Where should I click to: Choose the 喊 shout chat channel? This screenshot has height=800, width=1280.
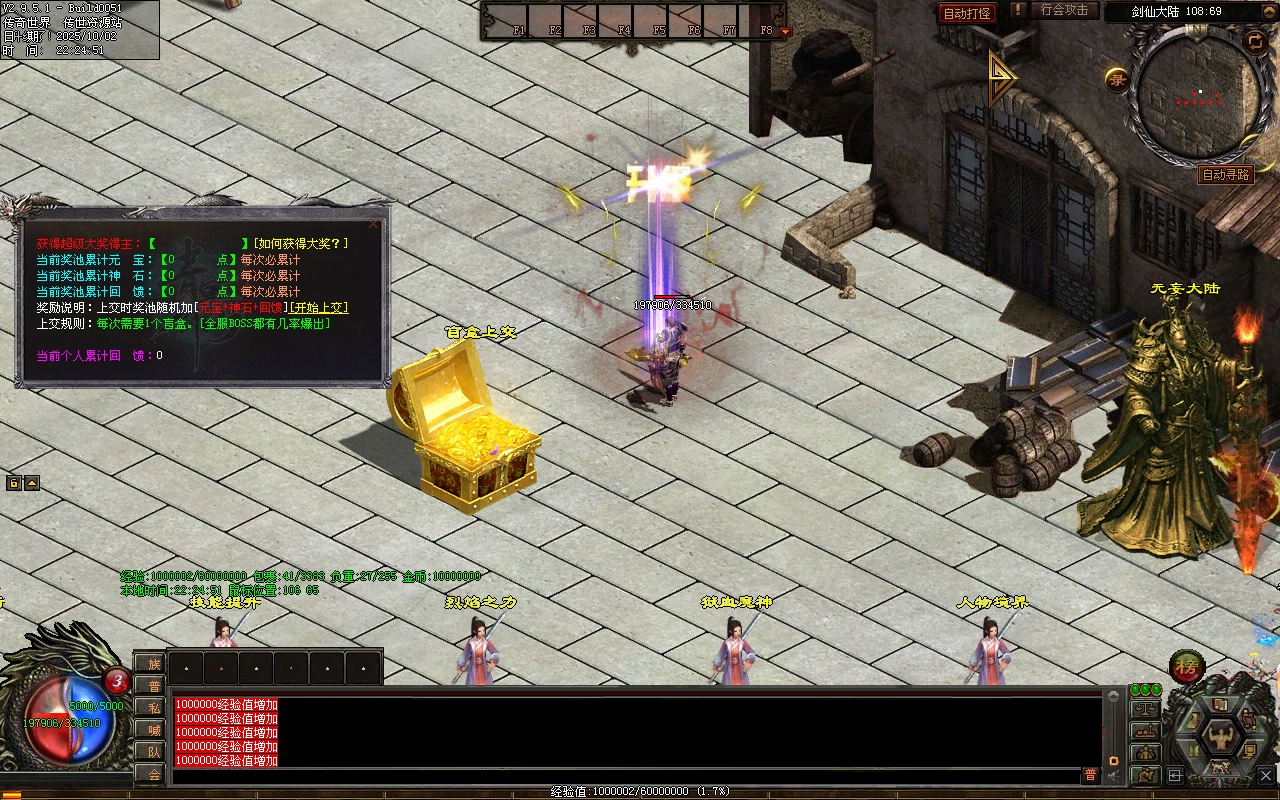click(x=150, y=729)
